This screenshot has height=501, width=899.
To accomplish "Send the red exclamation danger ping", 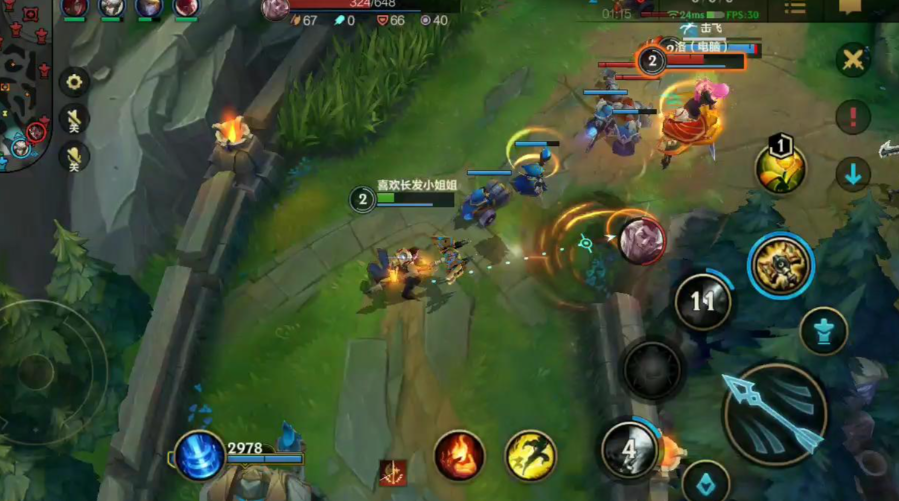I will click(x=853, y=116).
